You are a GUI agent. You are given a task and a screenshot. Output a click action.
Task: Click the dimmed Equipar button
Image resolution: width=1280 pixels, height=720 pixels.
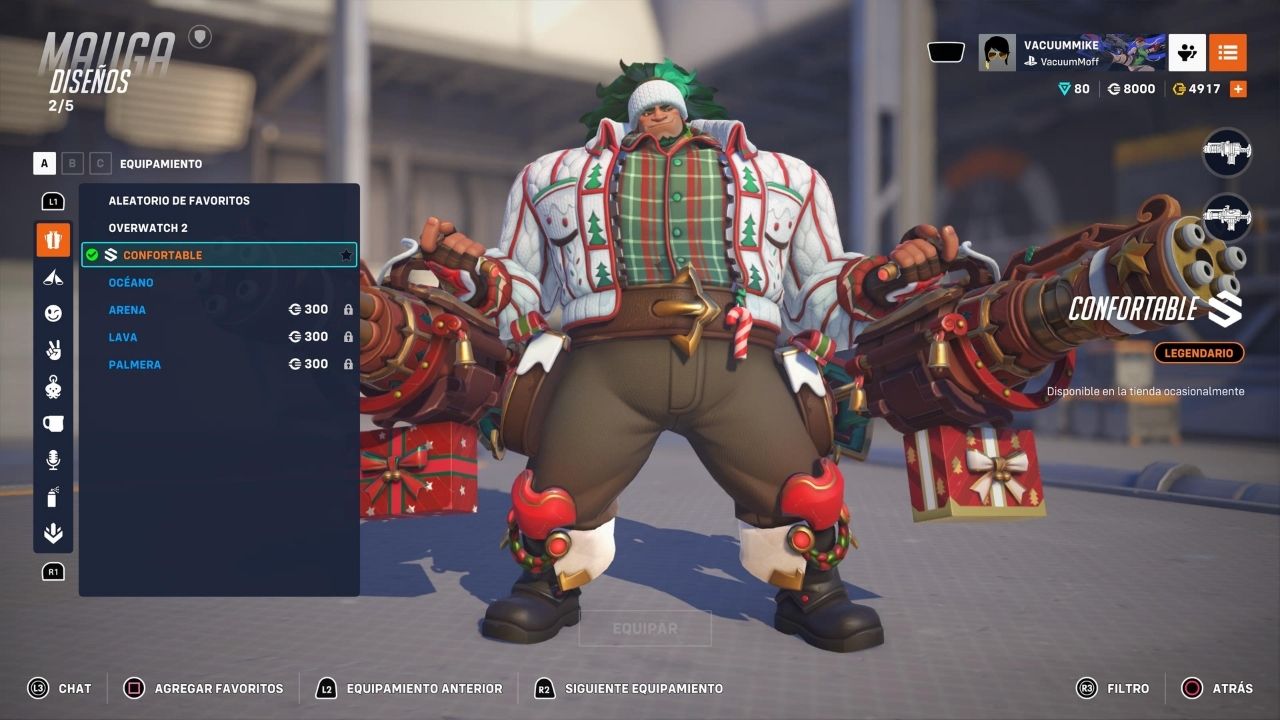point(645,629)
